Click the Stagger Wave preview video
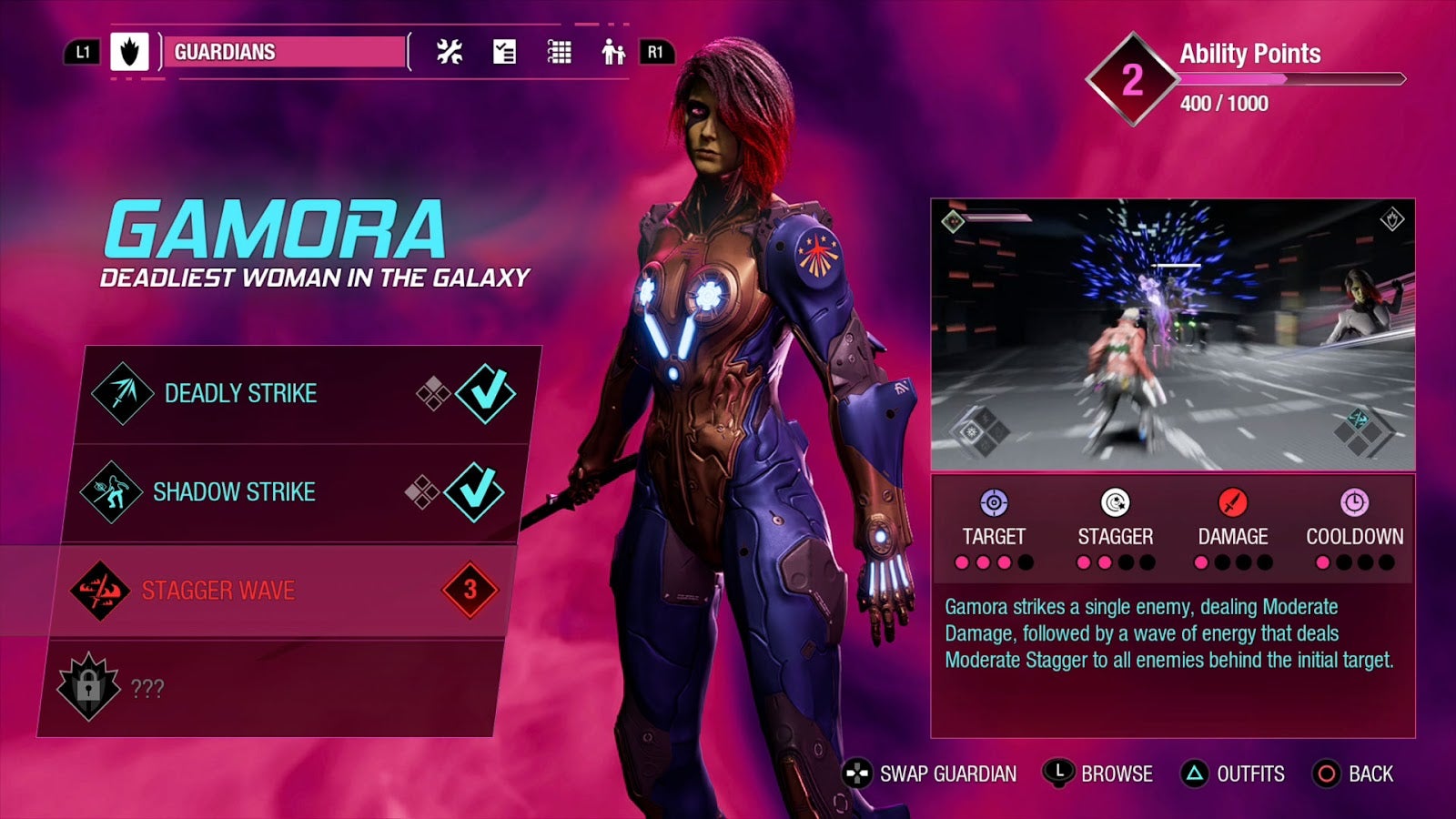Screen dimensions: 1456x819 tap(1172, 334)
